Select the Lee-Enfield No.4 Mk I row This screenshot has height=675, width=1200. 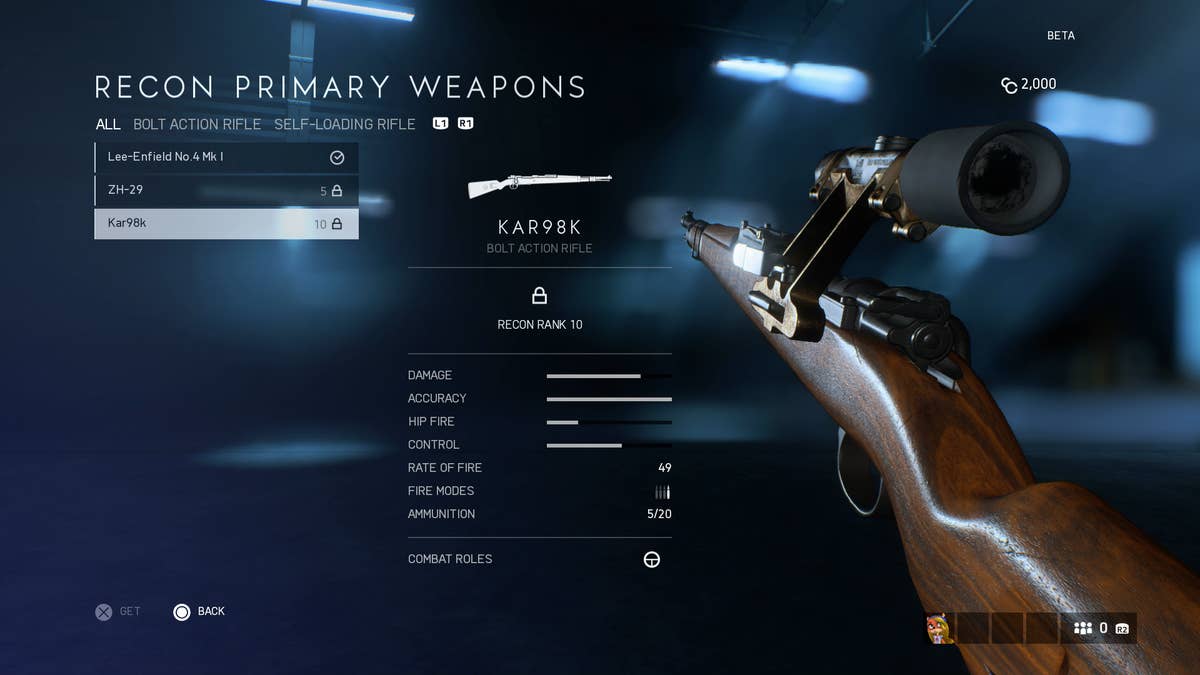(x=226, y=157)
